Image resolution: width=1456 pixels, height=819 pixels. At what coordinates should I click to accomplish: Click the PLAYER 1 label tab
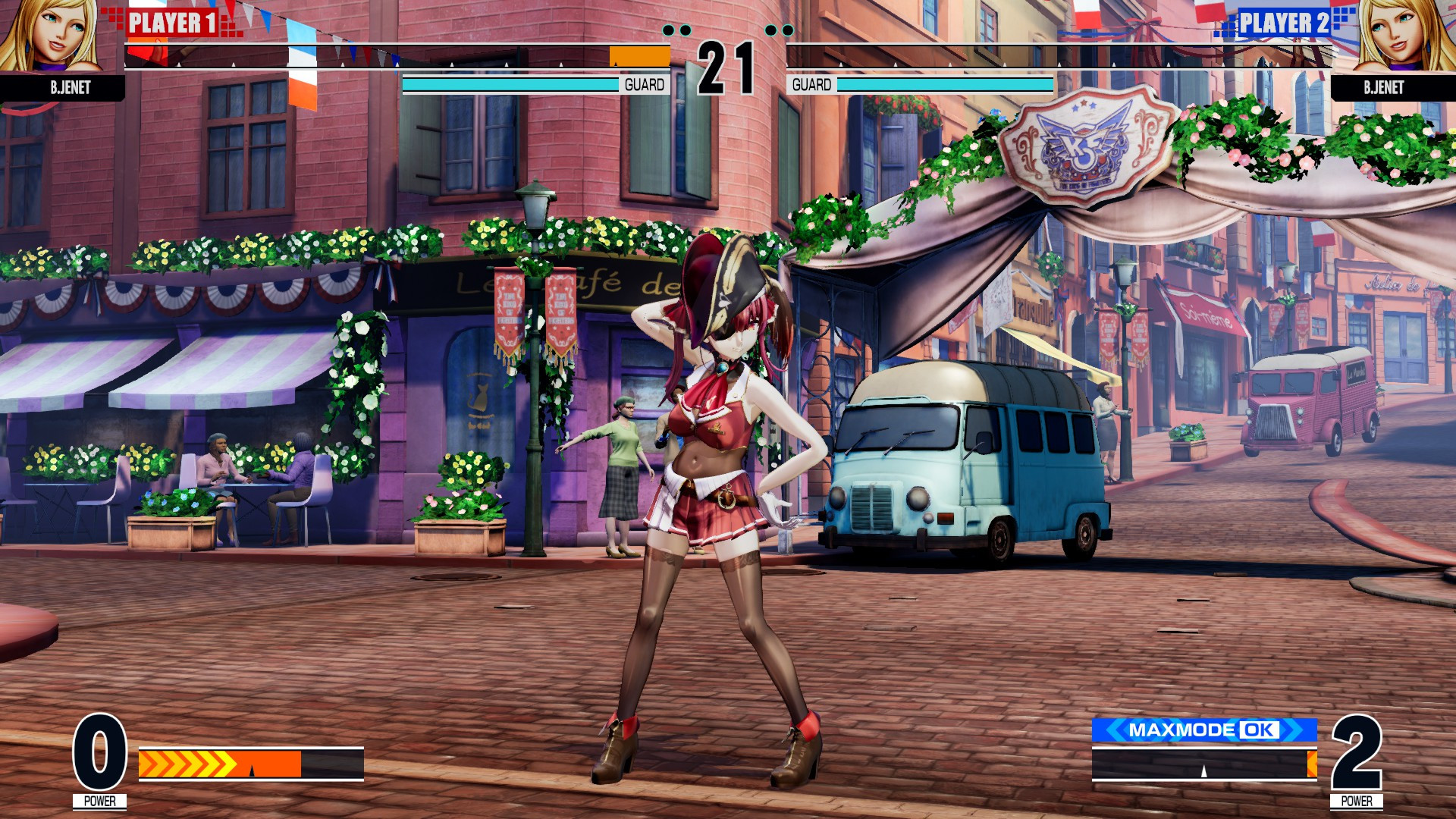[x=171, y=23]
